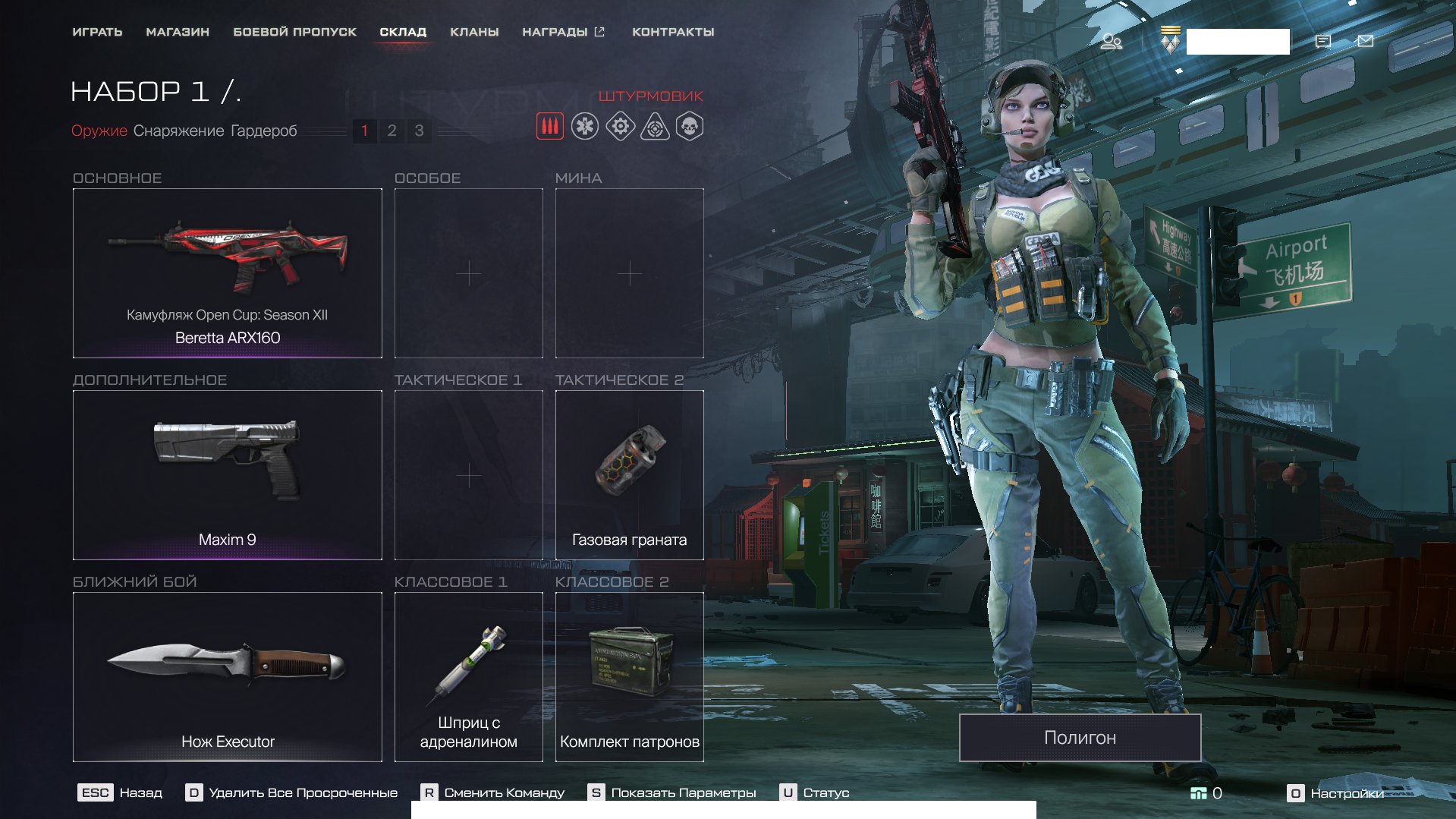
Task: Select the Beretta ARX160 primary weapon slot
Action: pos(227,273)
